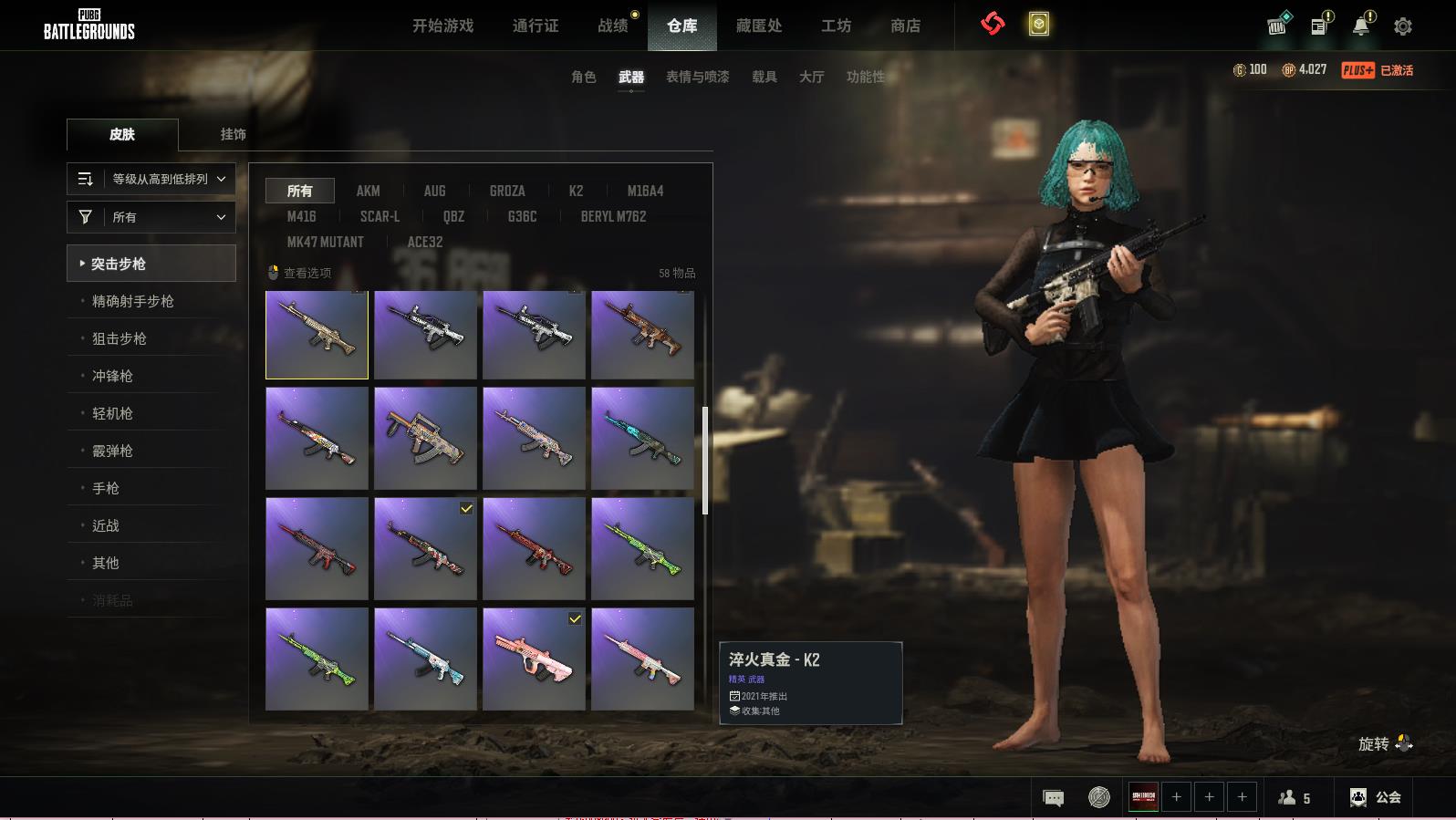
Task: Select the pink AUG skin thumbnail
Action: click(x=534, y=659)
